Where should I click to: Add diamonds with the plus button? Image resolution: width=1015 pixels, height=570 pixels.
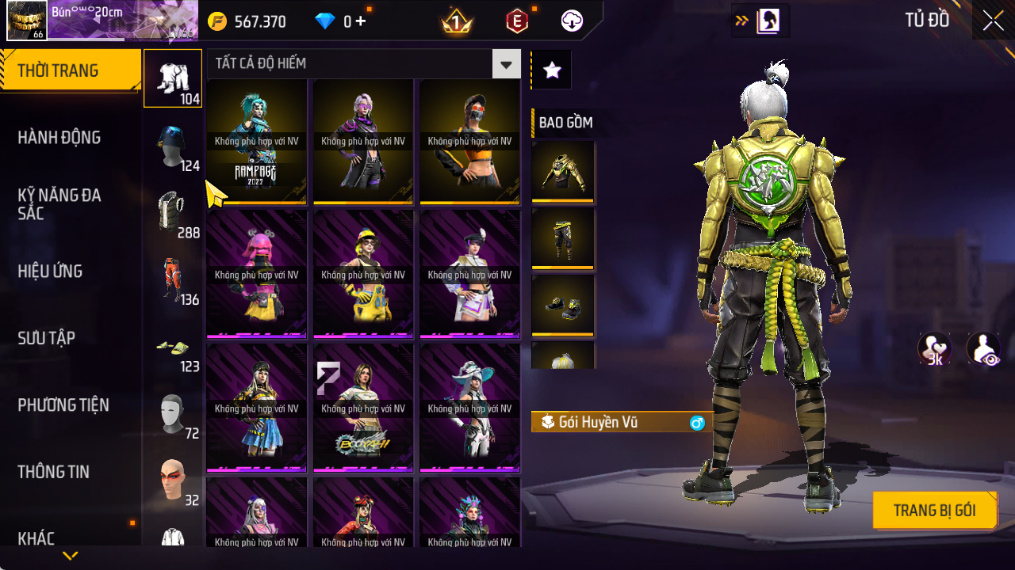tap(360, 21)
